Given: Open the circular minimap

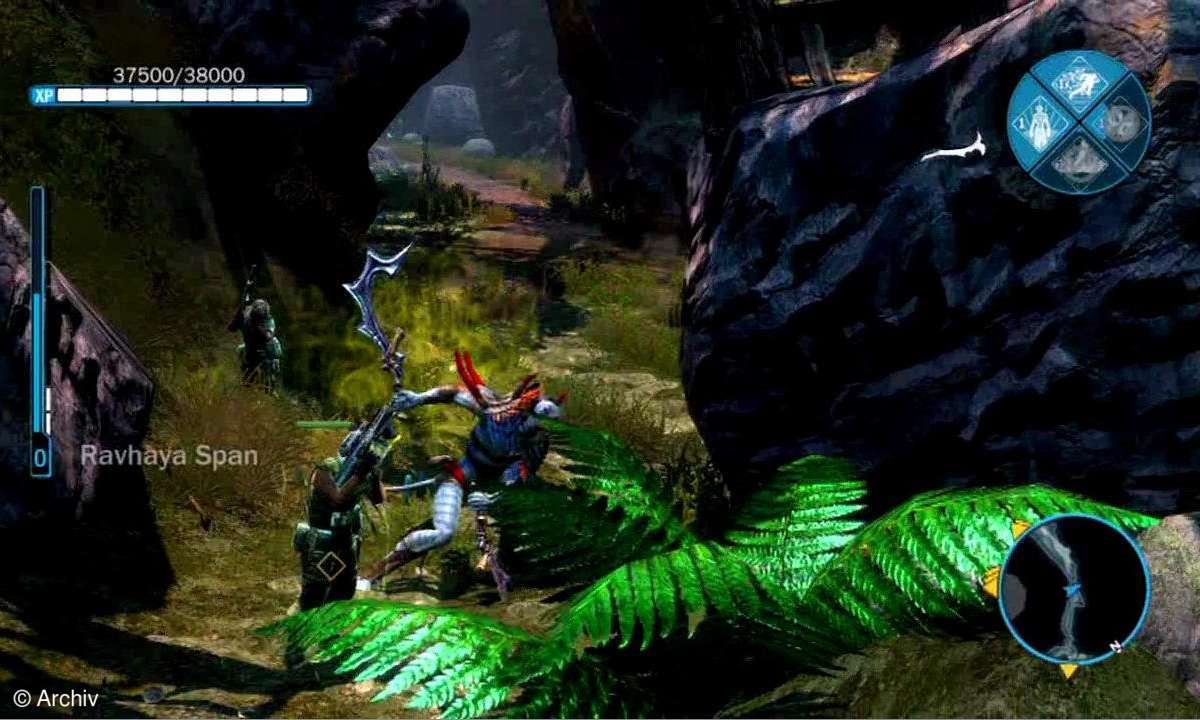Looking at the screenshot, I should pos(1074,590).
